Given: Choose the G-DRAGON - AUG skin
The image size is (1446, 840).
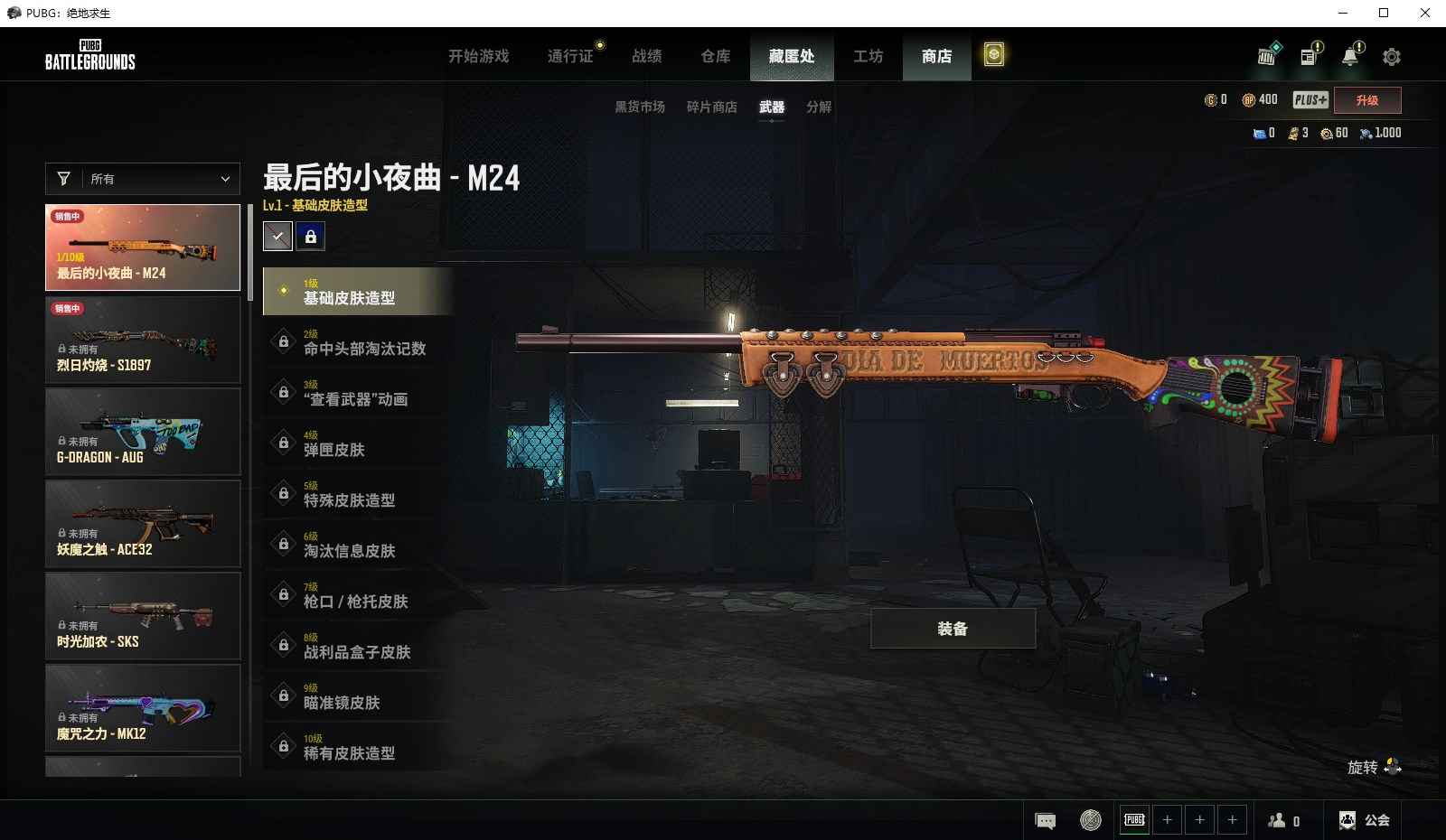Looking at the screenshot, I should [143, 432].
